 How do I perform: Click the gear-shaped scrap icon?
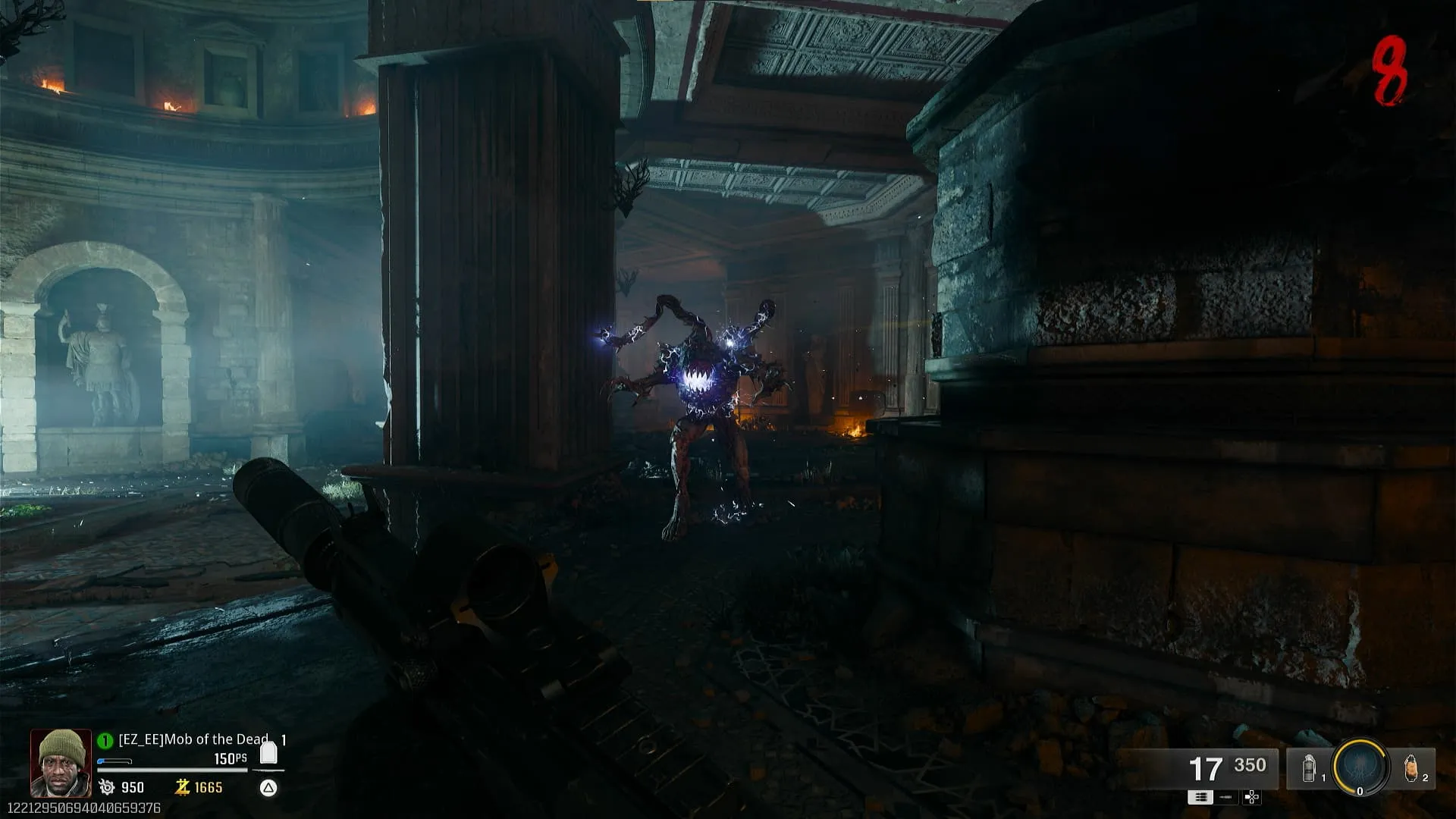107,787
